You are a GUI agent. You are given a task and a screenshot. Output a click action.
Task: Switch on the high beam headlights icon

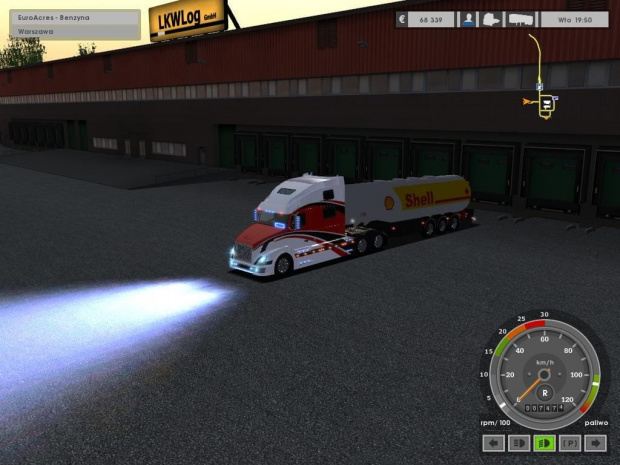click(x=519, y=443)
